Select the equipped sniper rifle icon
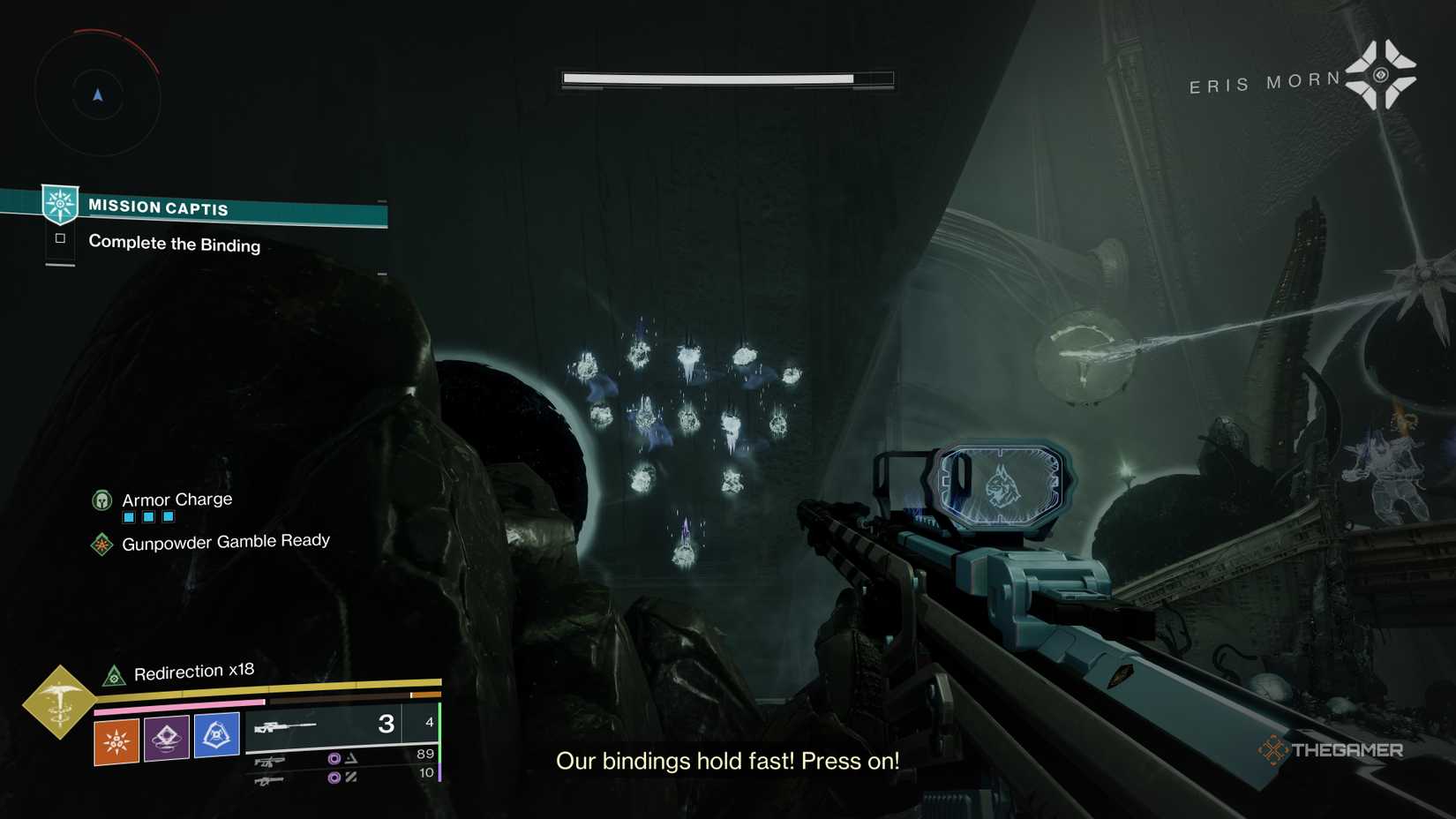The height and width of the screenshot is (819, 1456). click(284, 725)
